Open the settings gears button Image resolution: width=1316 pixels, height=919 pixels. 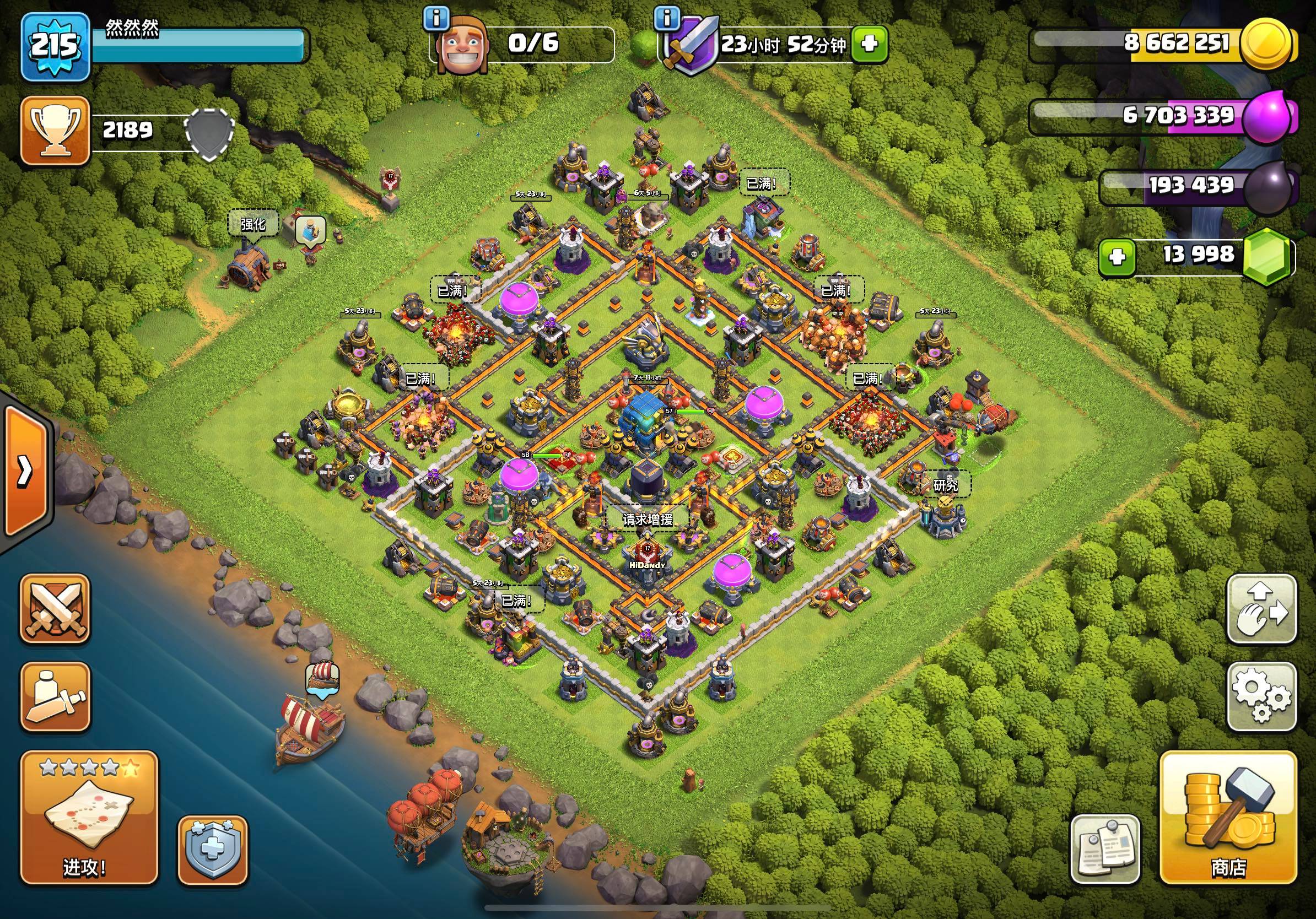(1261, 698)
